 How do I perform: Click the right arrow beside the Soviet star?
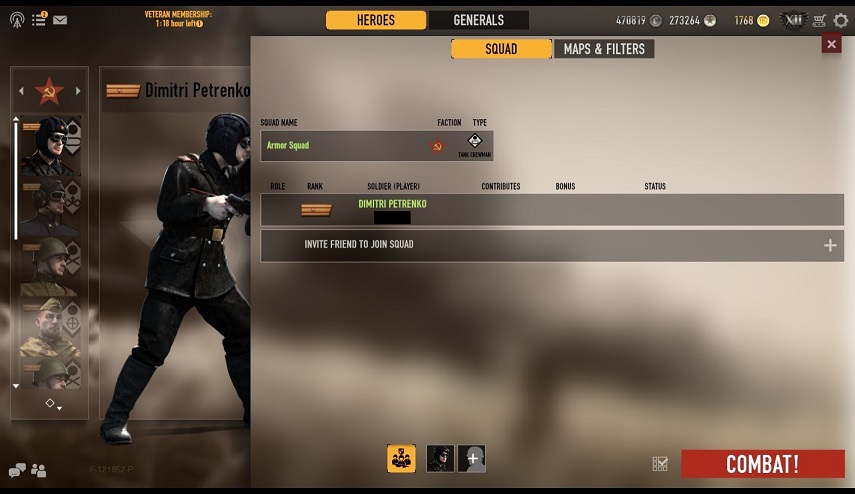point(78,92)
